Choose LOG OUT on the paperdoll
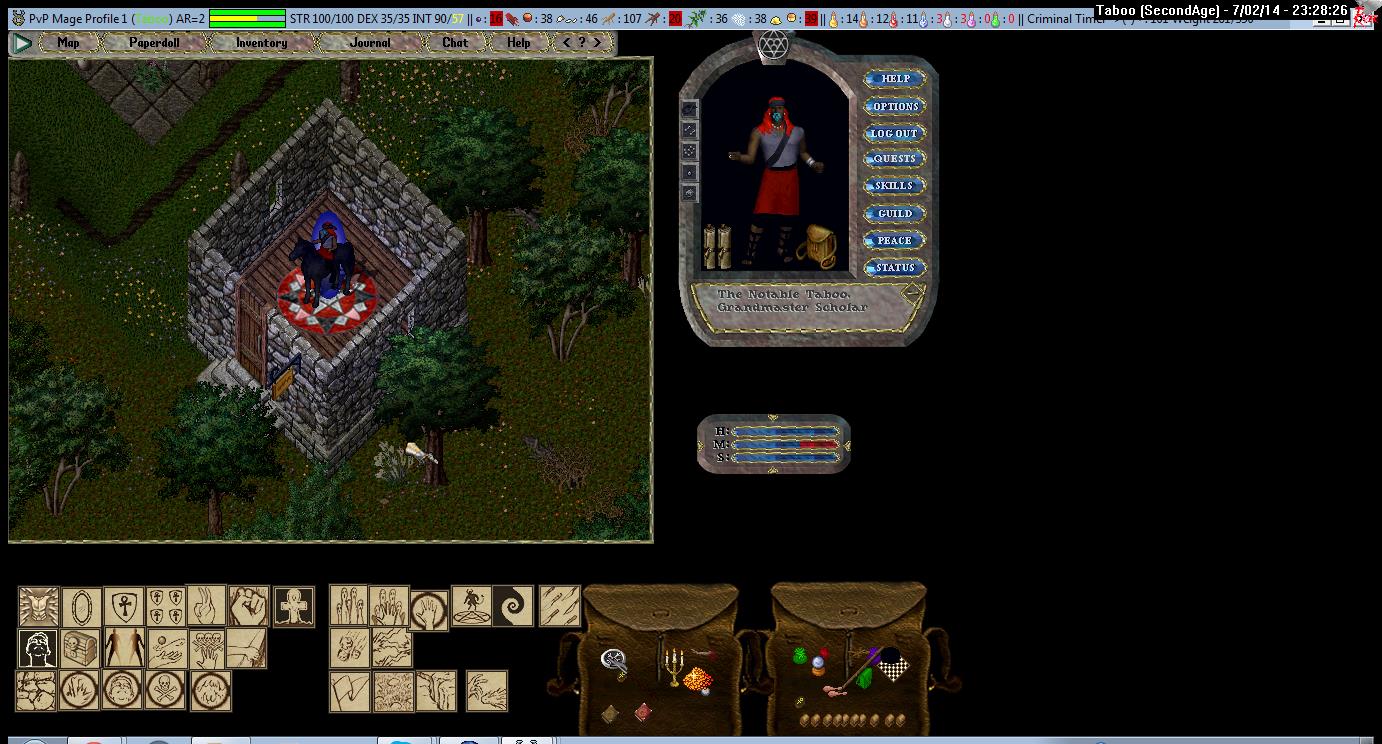Image resolution: width=1382 pixels, height=744 pixels. 894,133
